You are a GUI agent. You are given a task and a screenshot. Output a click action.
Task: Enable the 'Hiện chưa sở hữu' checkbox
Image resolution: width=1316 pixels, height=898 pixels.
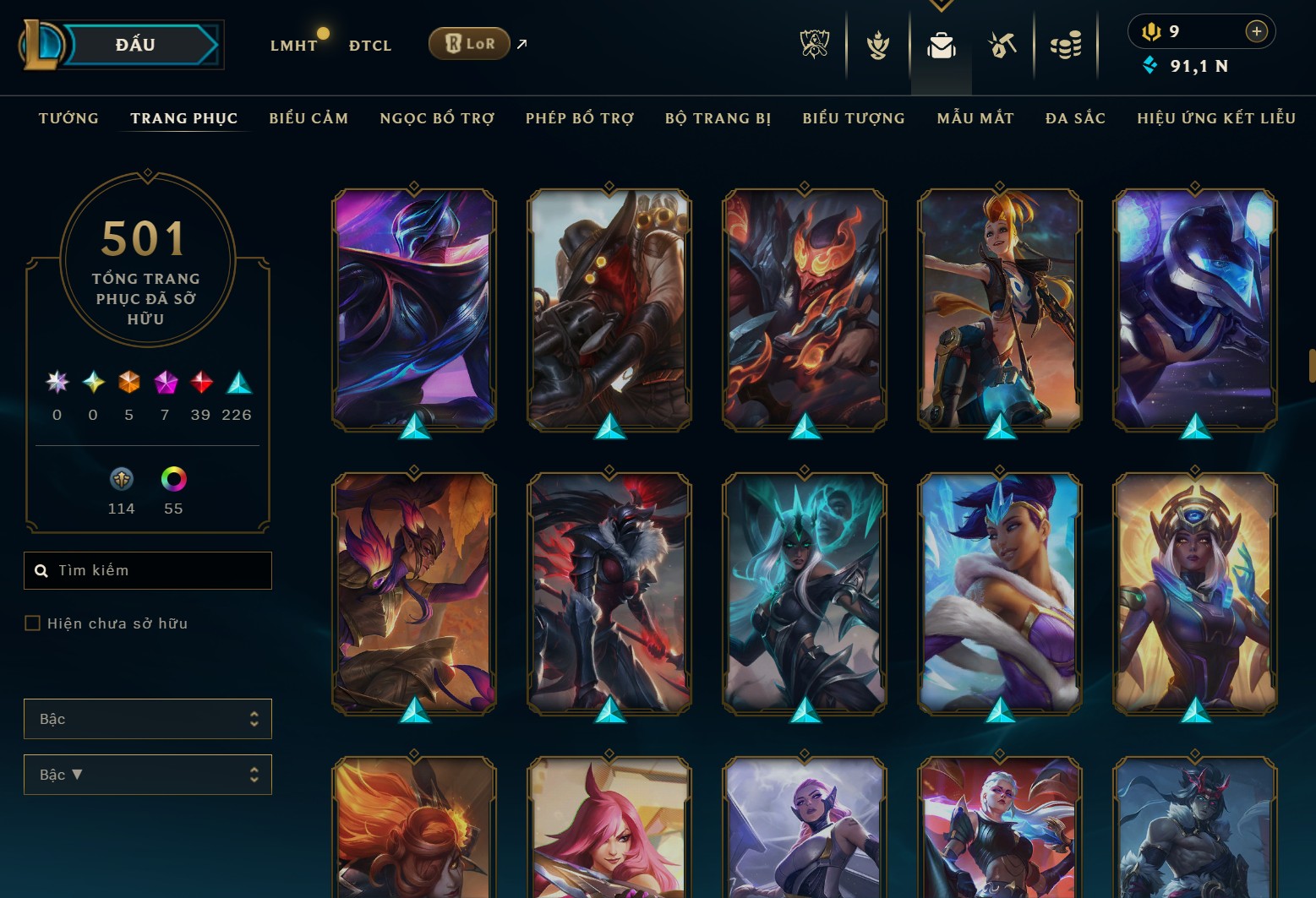[x=33, y=623]
